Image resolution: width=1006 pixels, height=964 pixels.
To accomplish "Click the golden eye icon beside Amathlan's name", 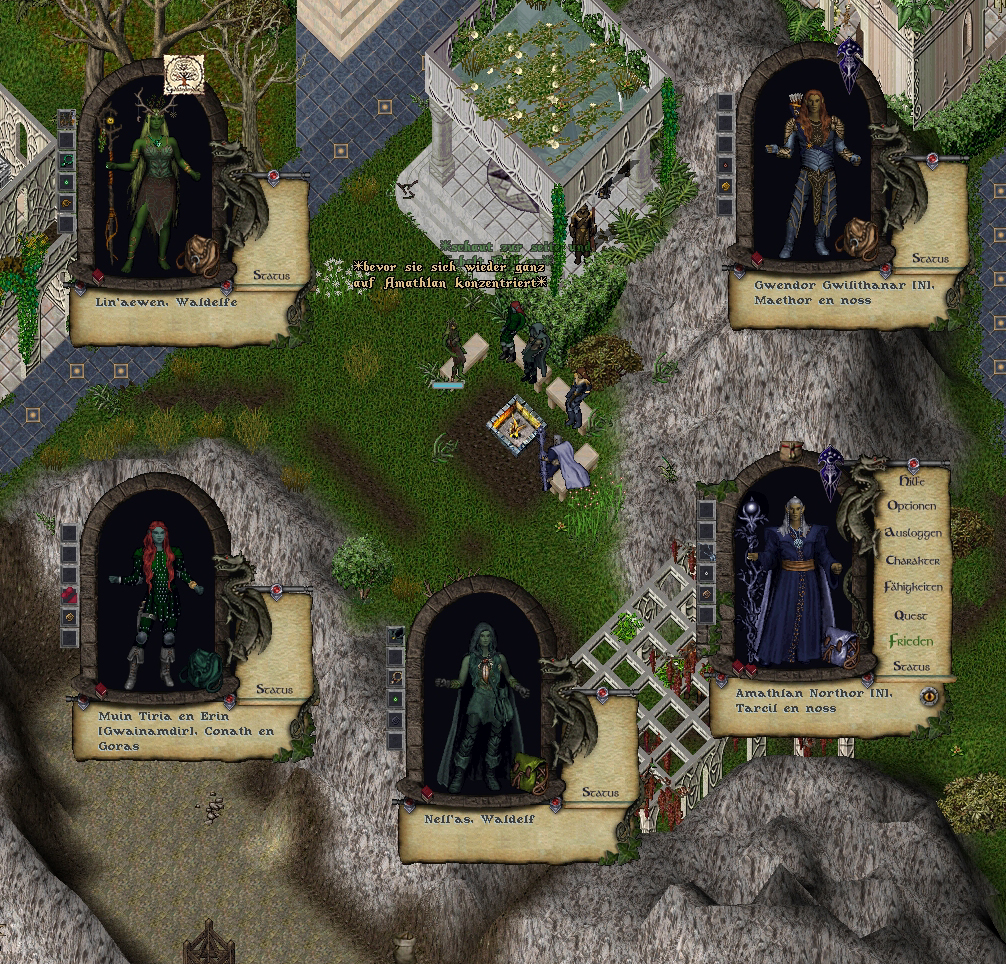I will (x=931, y=695).
